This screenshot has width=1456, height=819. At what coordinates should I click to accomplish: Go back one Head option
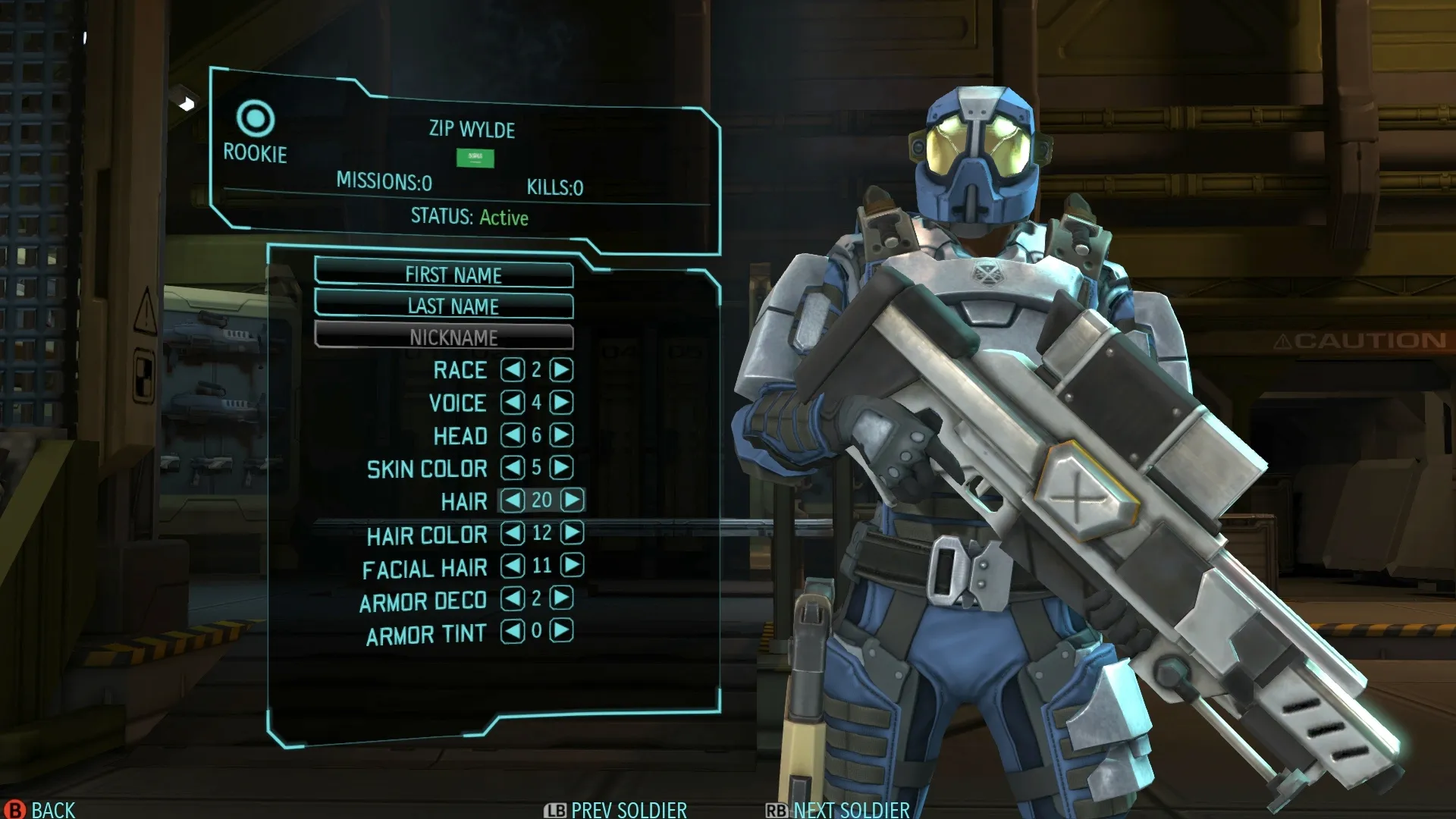coord(513,435)
